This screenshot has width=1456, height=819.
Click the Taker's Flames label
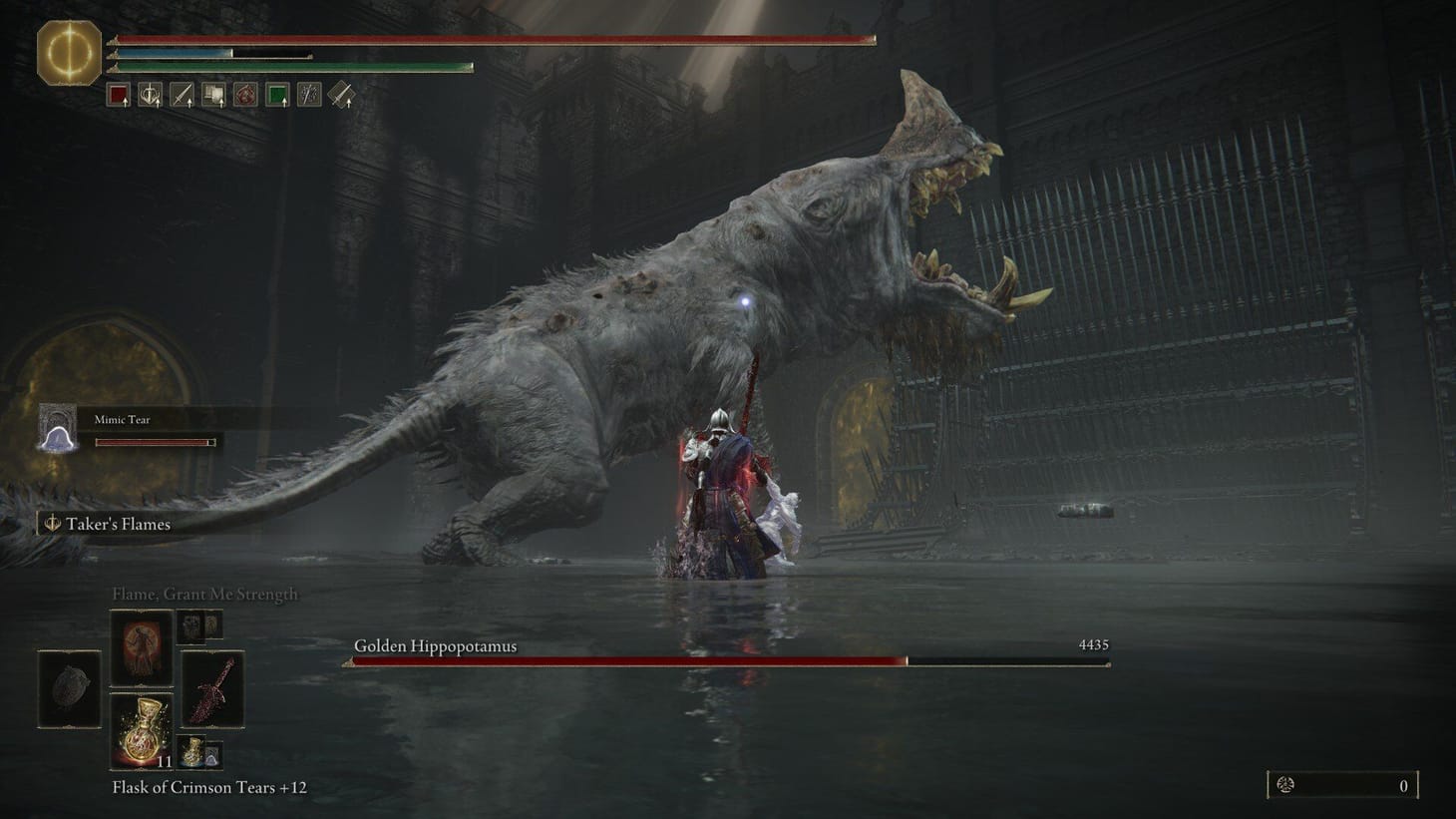click(118, 523)
